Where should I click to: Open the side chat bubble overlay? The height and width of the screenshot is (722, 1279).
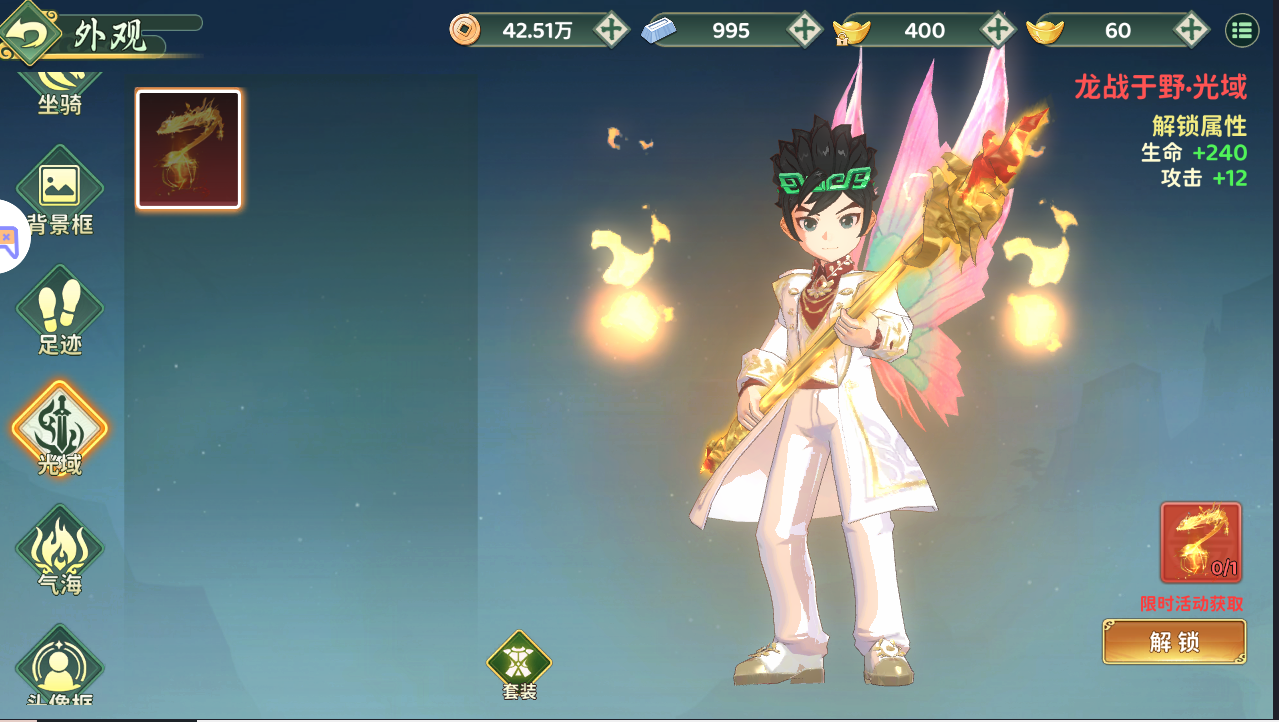pyautogui.click(x=8, y=238)
